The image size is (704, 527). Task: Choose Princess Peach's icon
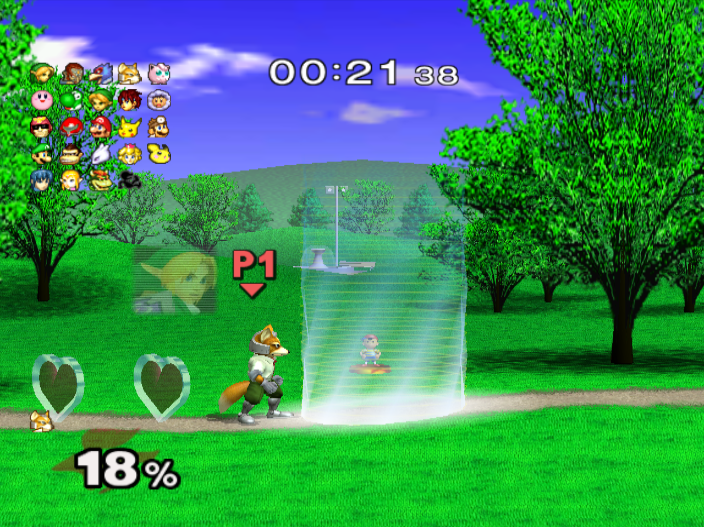(x=129, y=154)
